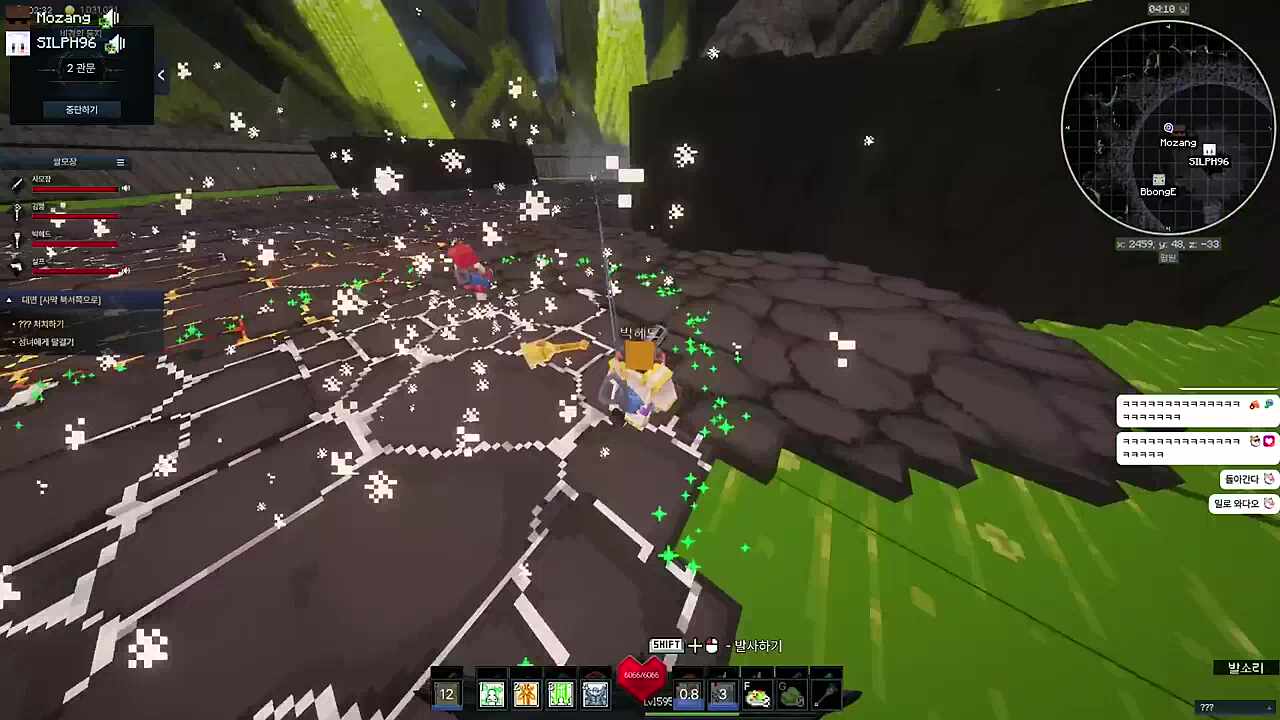
Task: Select the ??? 처치하기 objective
Action: [x=42, y=324]
